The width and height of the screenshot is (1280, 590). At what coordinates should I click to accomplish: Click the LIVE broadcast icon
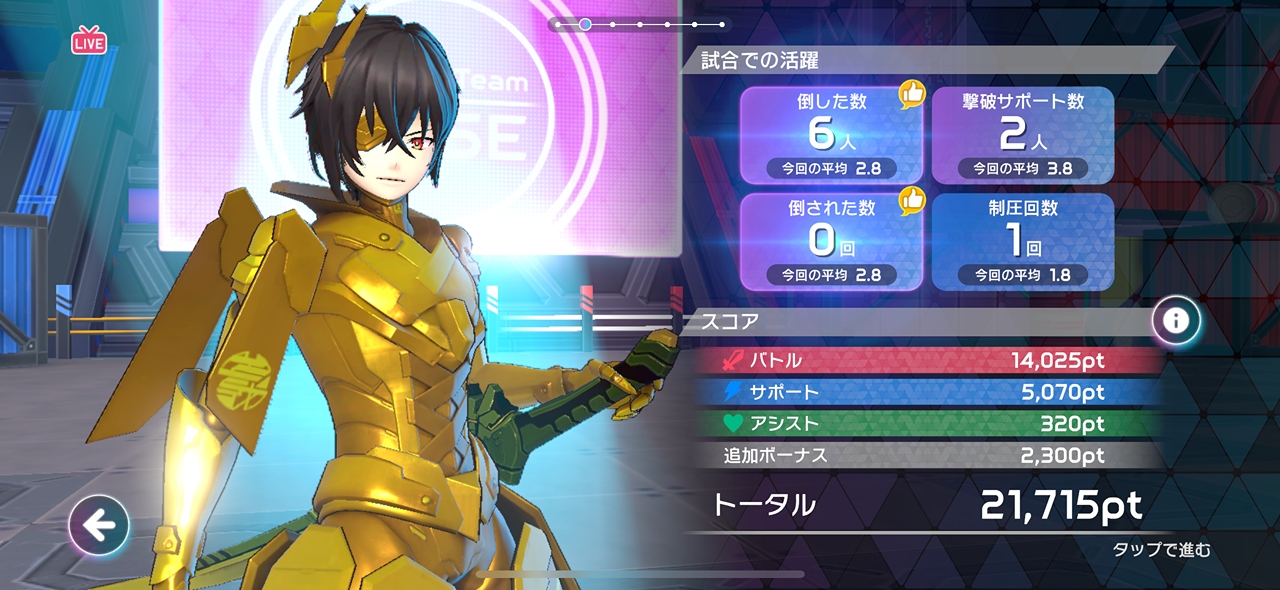[89, 41]
